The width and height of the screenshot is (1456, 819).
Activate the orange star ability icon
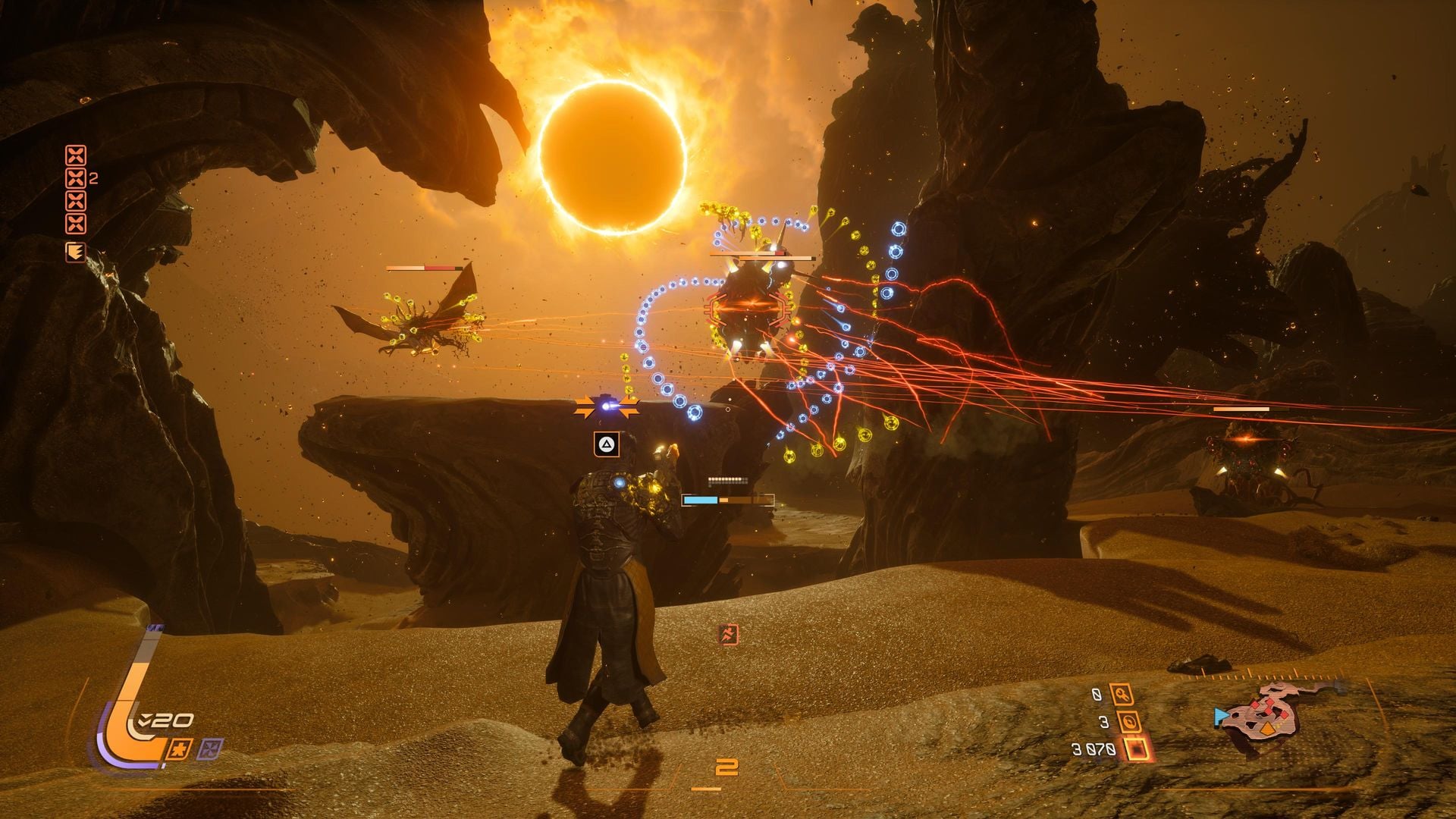coord(182,749)
